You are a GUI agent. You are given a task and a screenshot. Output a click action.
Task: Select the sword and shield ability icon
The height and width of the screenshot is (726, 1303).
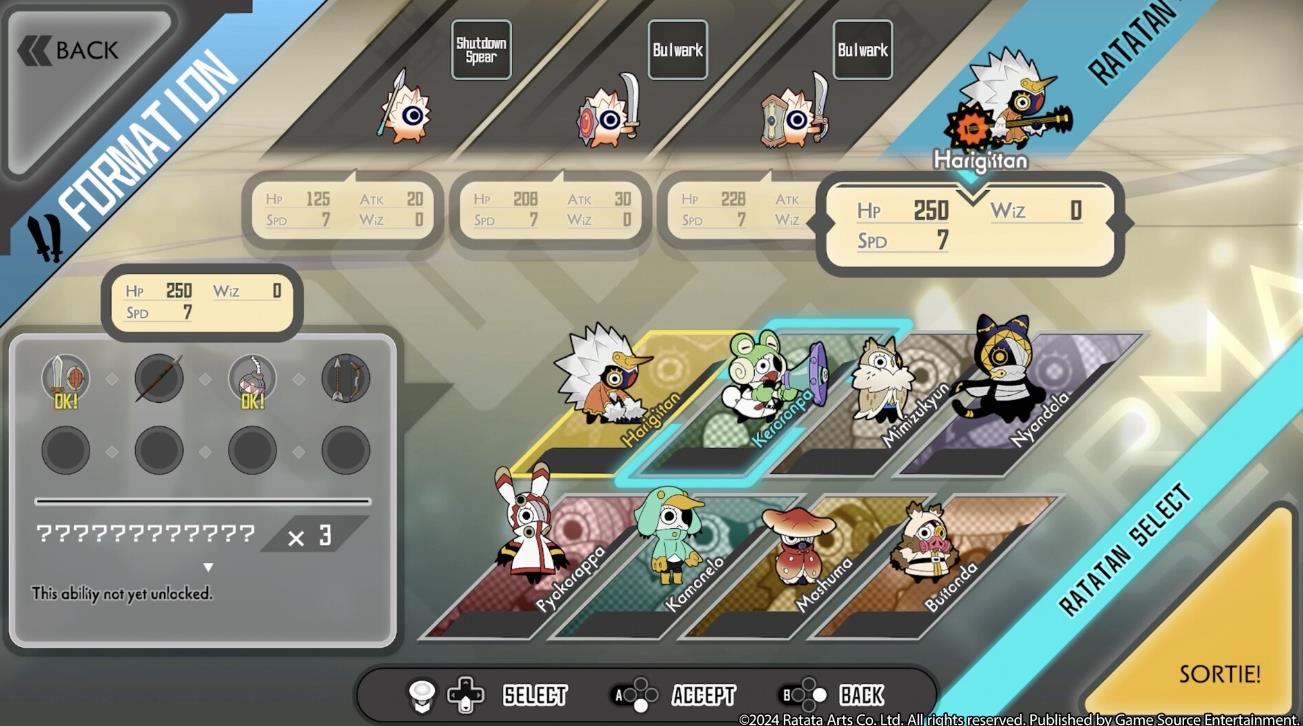65,379
